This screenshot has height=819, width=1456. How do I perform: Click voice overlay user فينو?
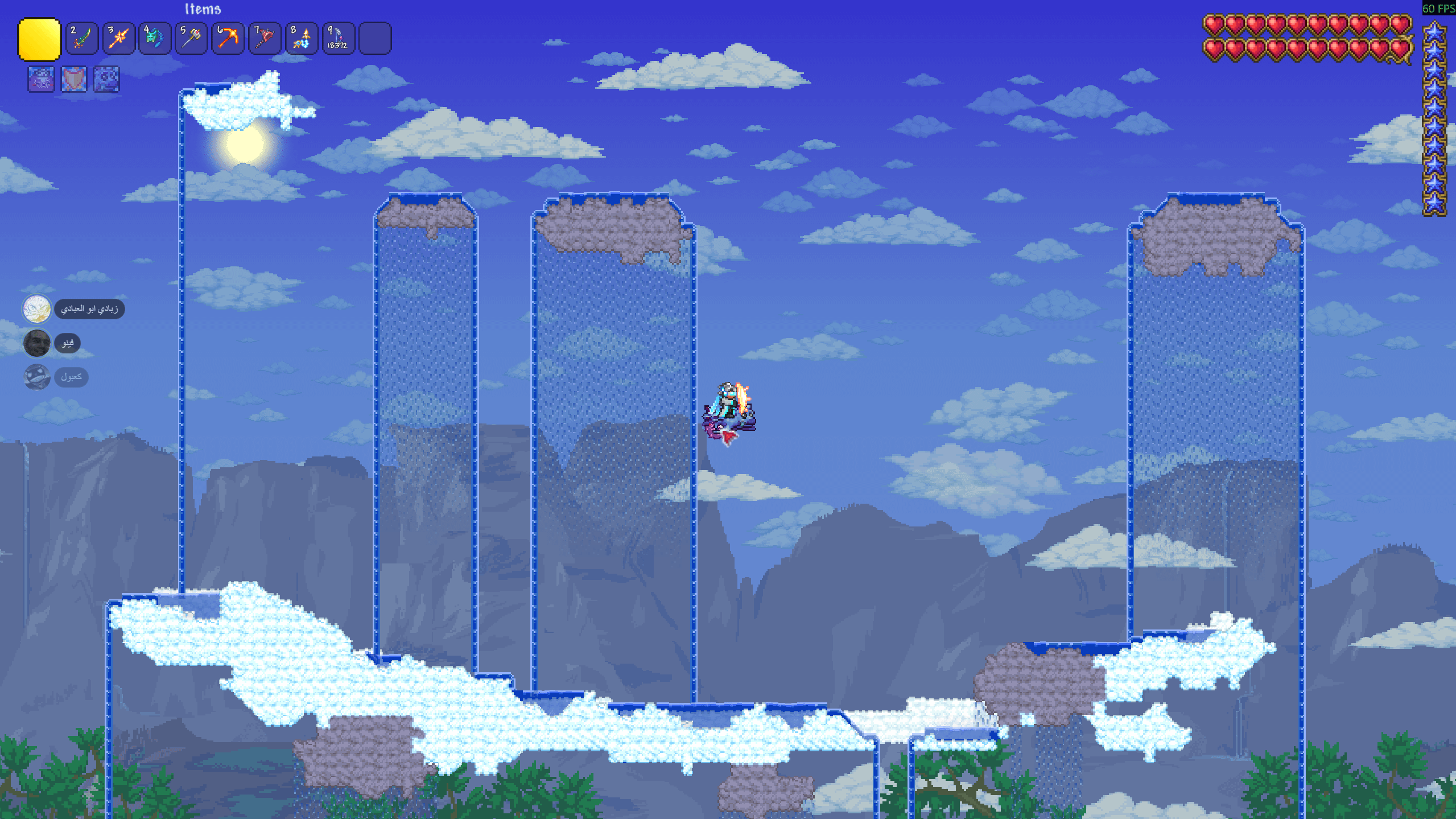click(x=67, y=343)
